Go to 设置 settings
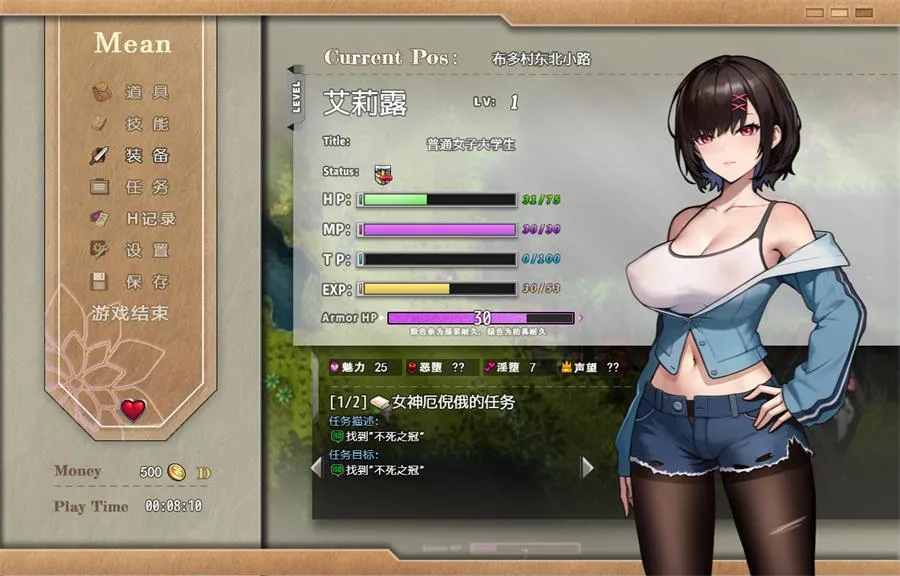Viewport: 900px width, 576px height. click(131, 250)
